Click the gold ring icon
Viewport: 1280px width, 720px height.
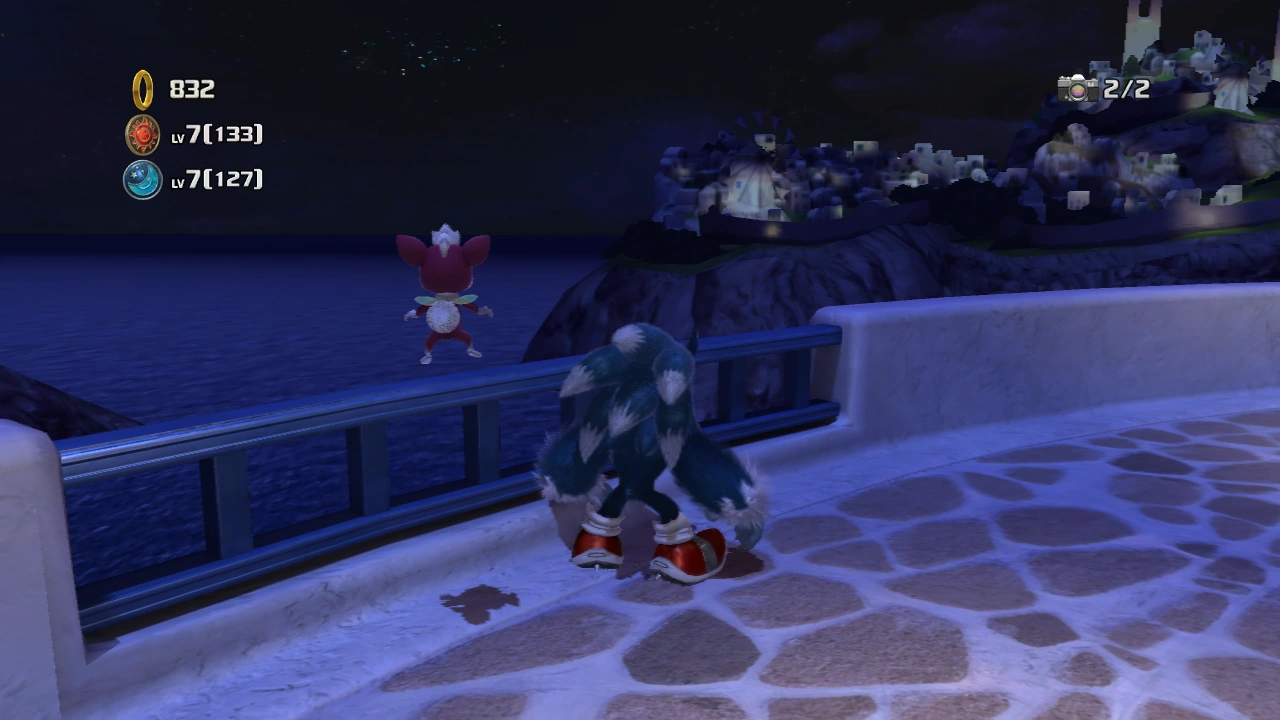pos(143,89)
